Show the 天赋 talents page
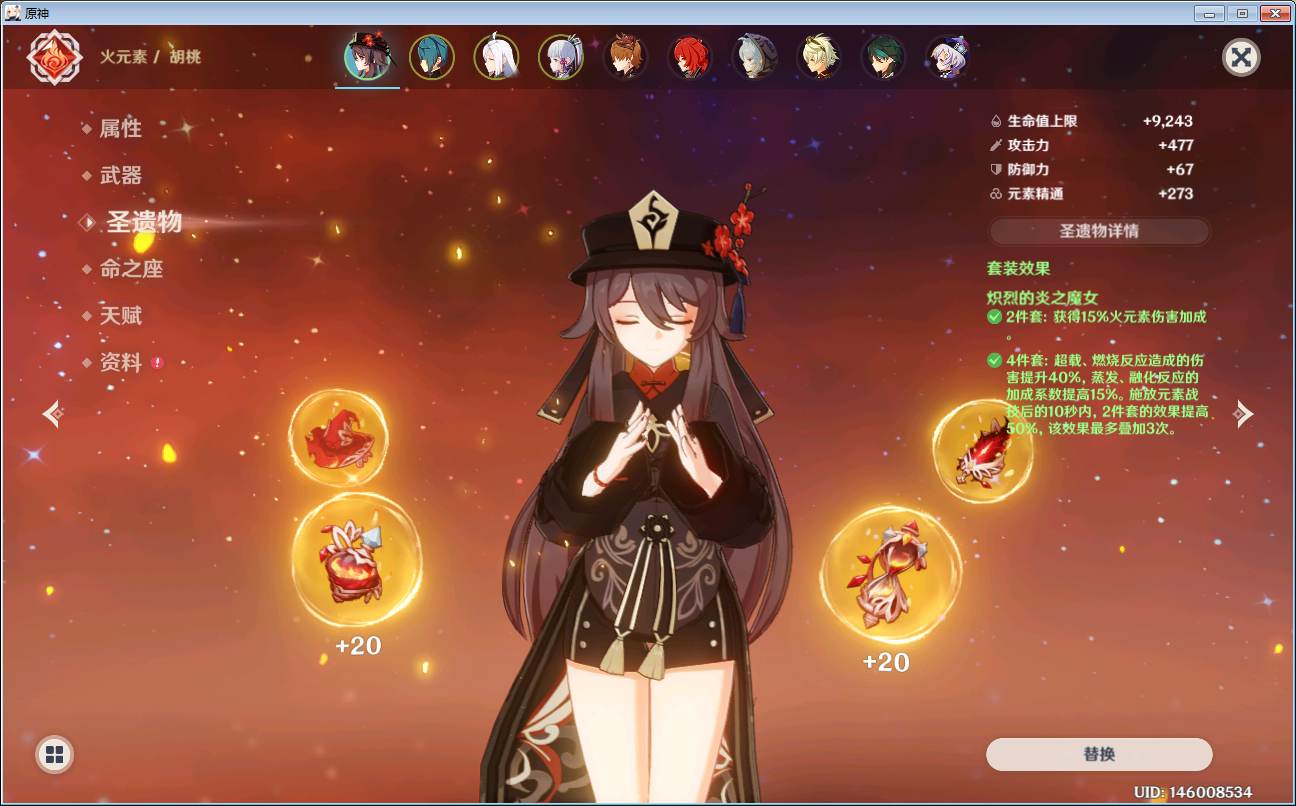1296x806 pixels. (121, 316)
